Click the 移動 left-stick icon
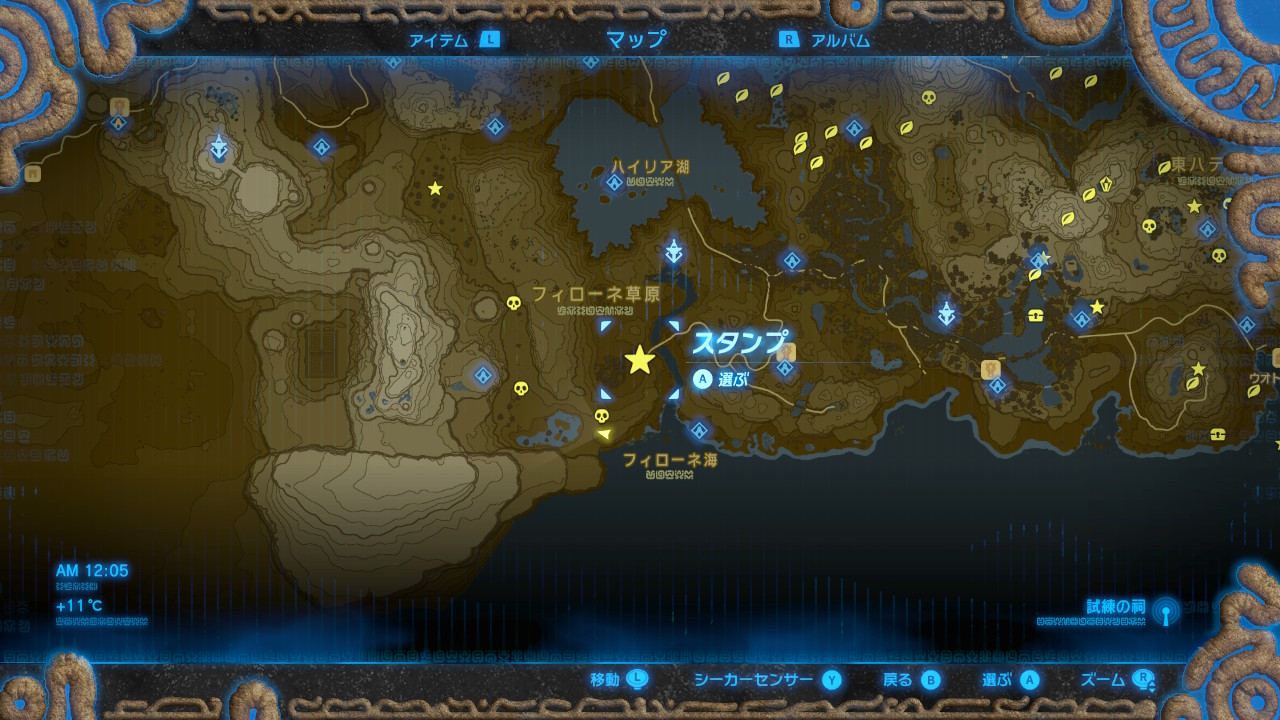The width and height of the screenshot is (1280, 720). (635, 678)
